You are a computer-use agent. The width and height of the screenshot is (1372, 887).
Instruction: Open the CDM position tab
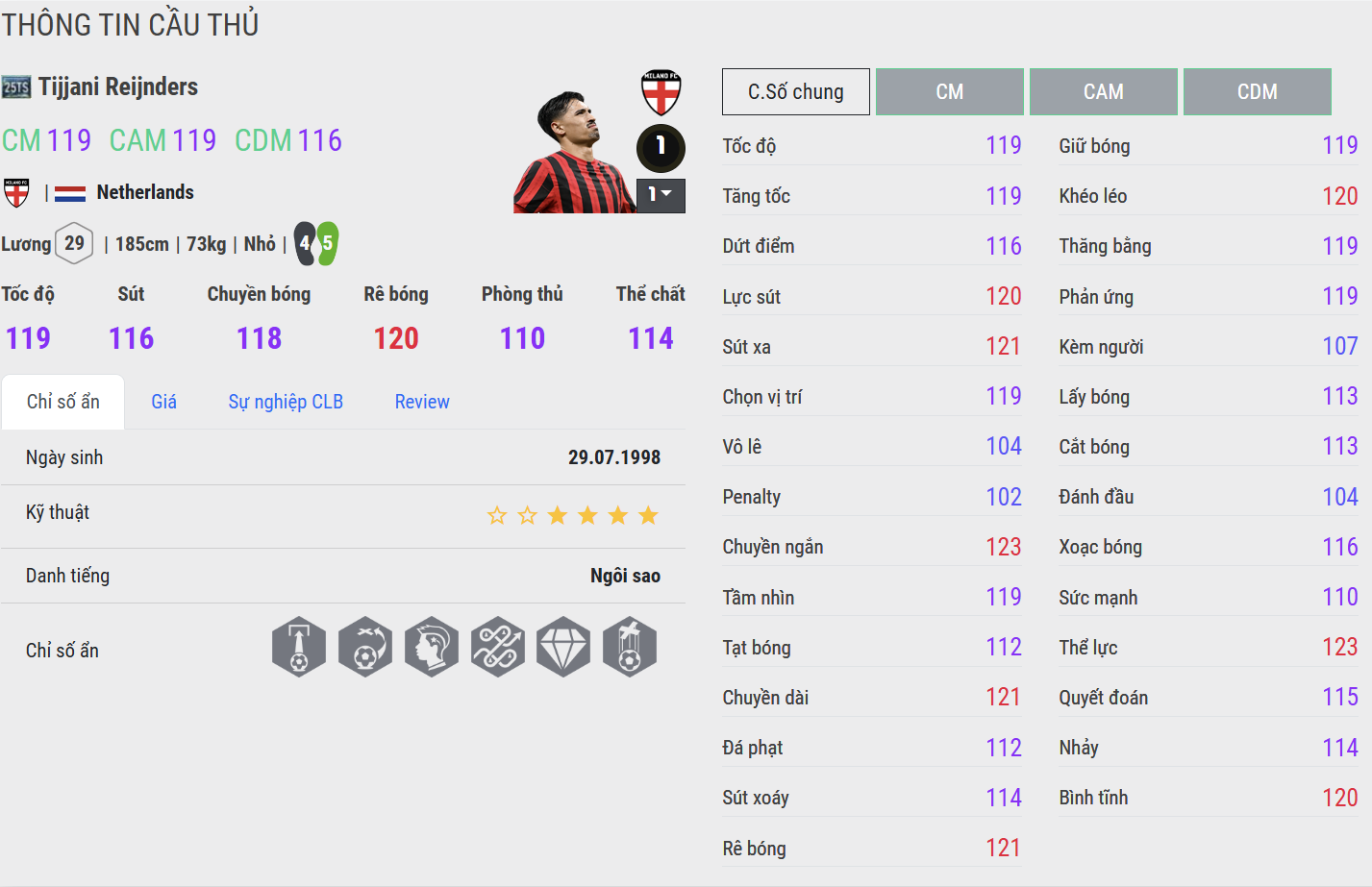(1257, 92)
